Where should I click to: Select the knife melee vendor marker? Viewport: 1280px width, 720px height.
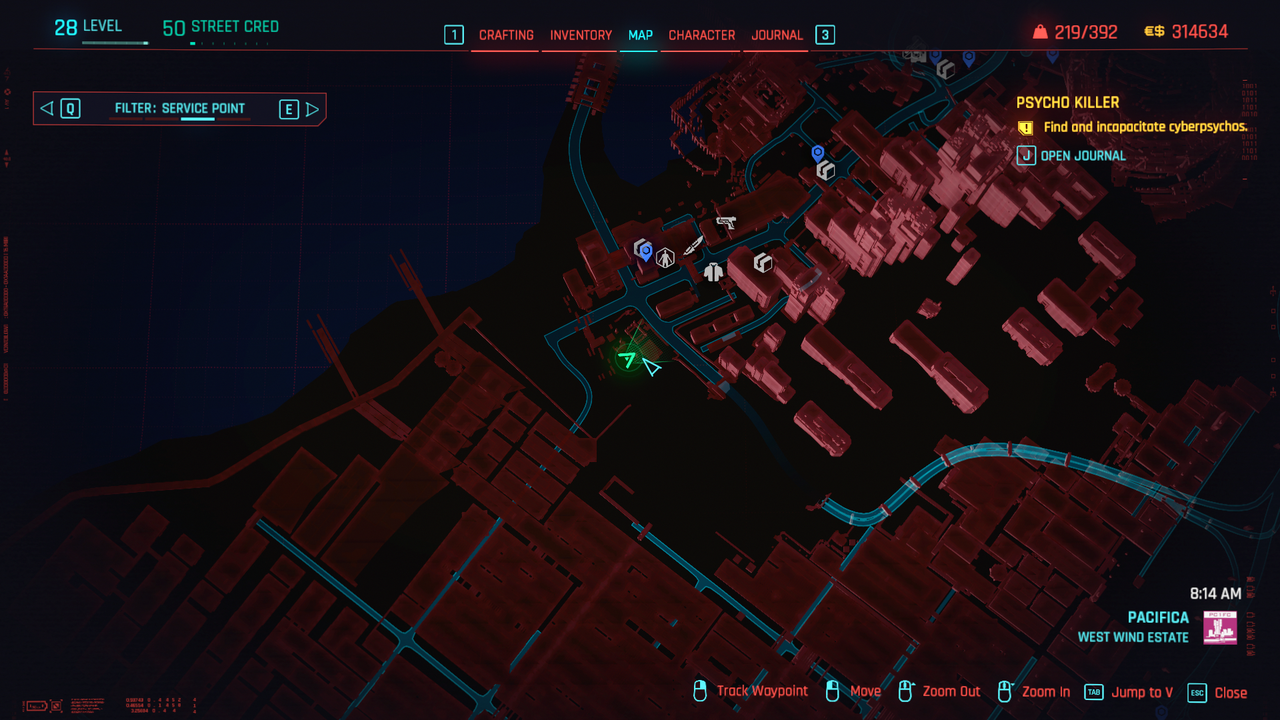pyautogui.click(x=693, y=246)
